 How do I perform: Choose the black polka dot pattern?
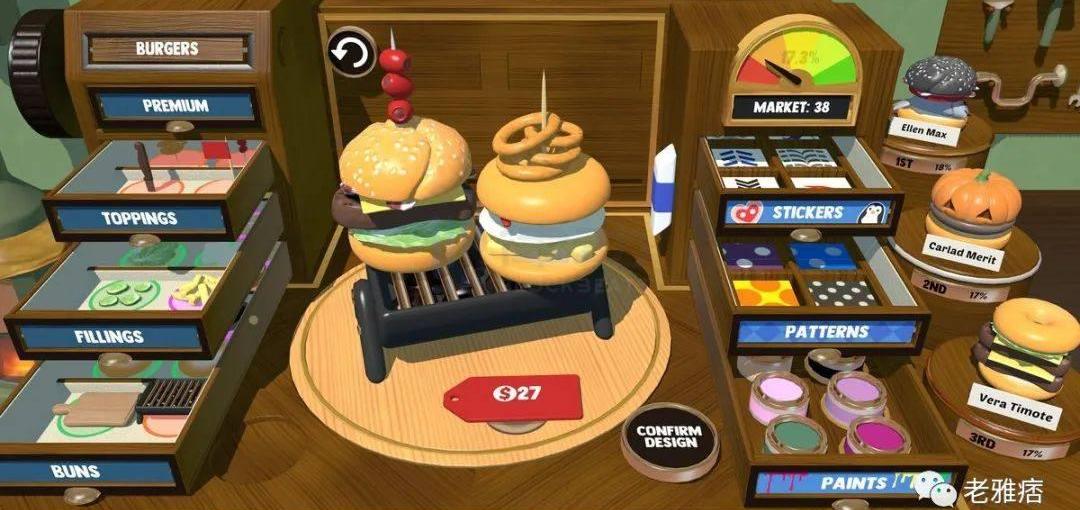(x=842, y=291)
